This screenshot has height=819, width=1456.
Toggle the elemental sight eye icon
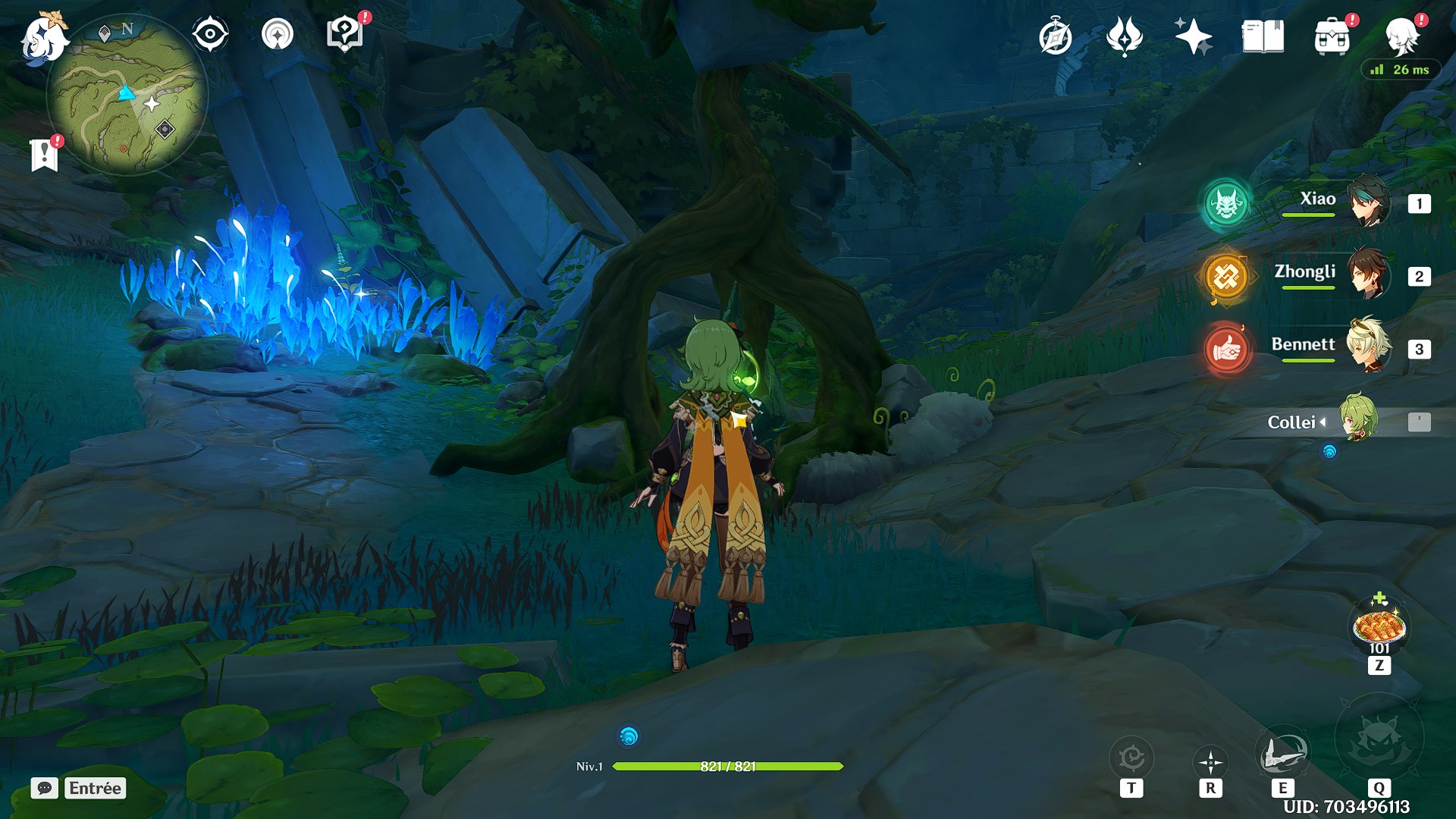point(210,34)
